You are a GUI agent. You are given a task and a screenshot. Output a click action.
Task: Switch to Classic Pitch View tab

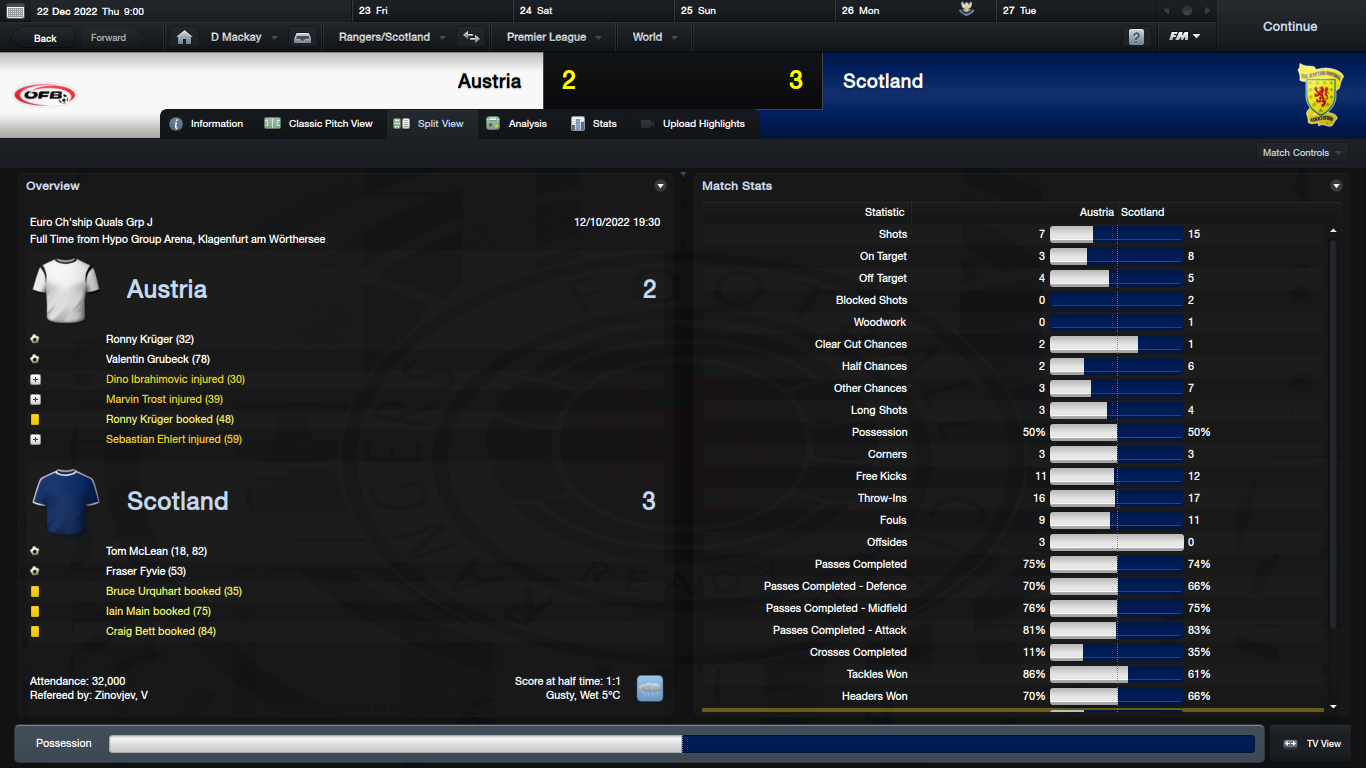[x=319, y=124]
